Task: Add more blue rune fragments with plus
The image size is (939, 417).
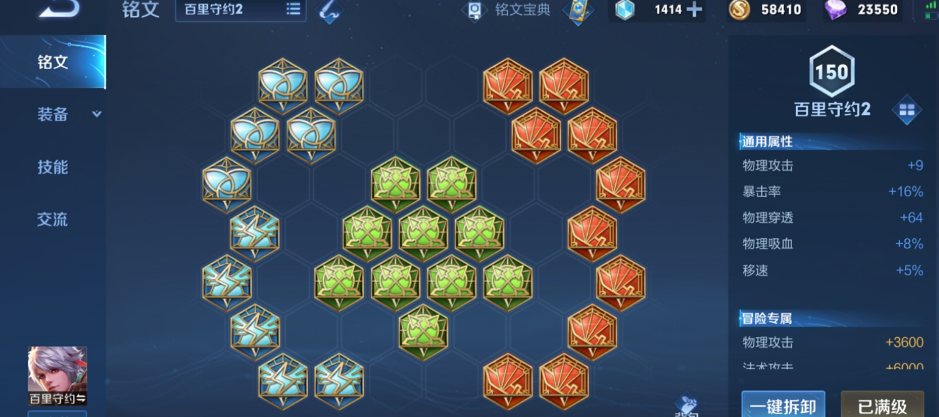Action: (x=693, y=10)
